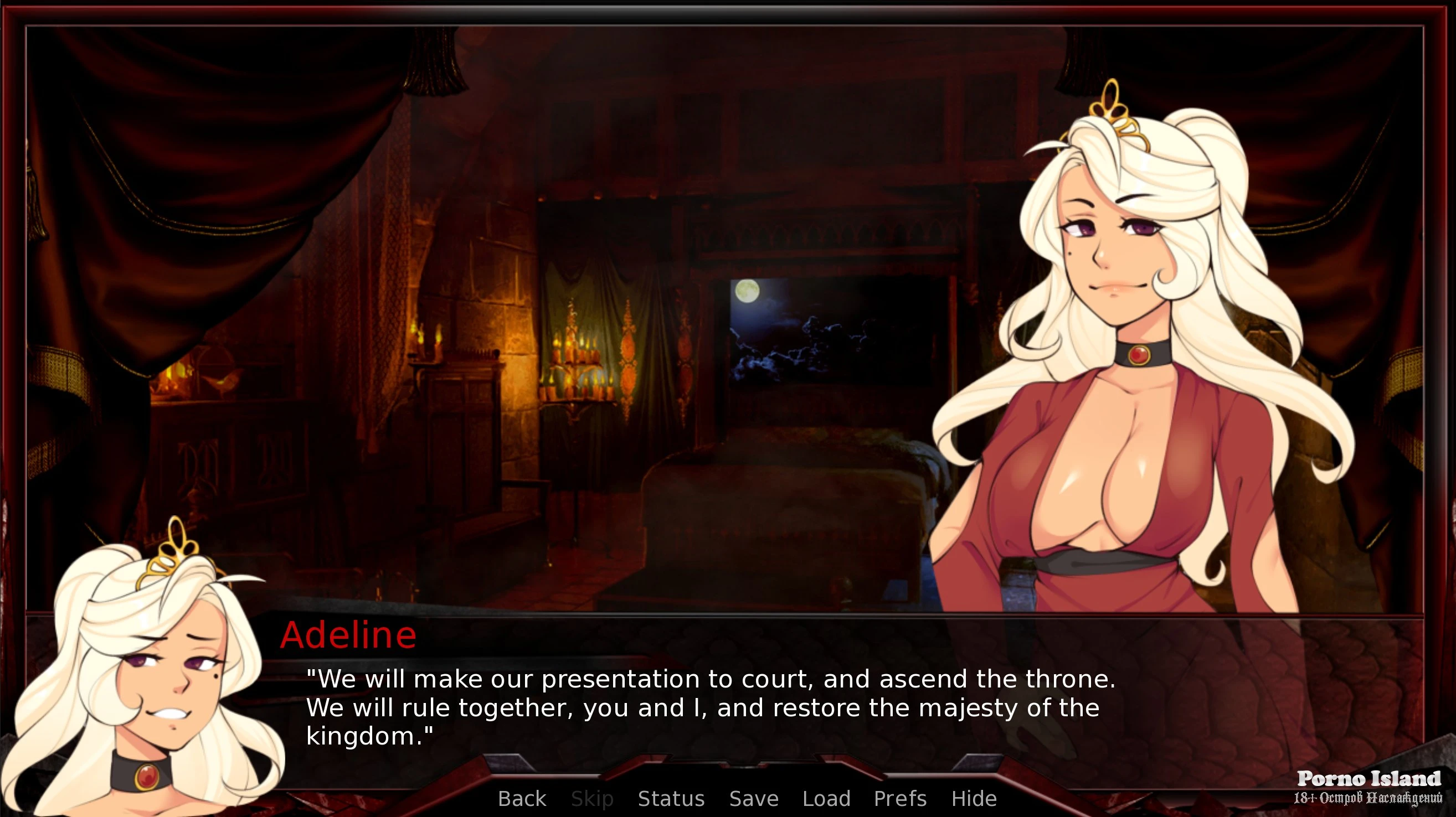This screenshot has width=1456, height=817.
Task: Open the Load menu
Action: pyautogui.click(x=826, y=798)
